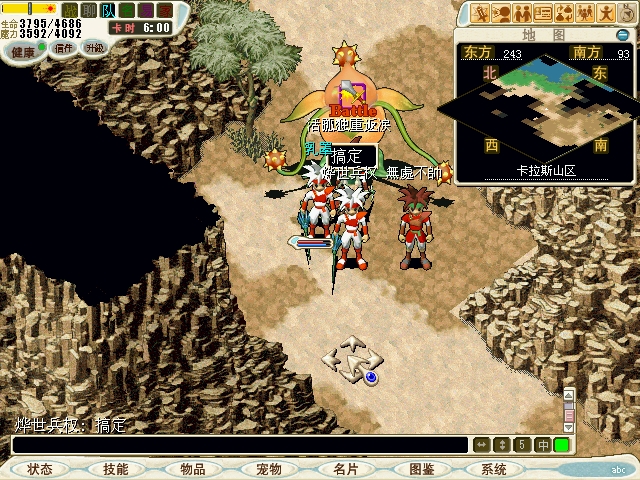
Task: Click the chat text input box
Action: click(240, 445)
